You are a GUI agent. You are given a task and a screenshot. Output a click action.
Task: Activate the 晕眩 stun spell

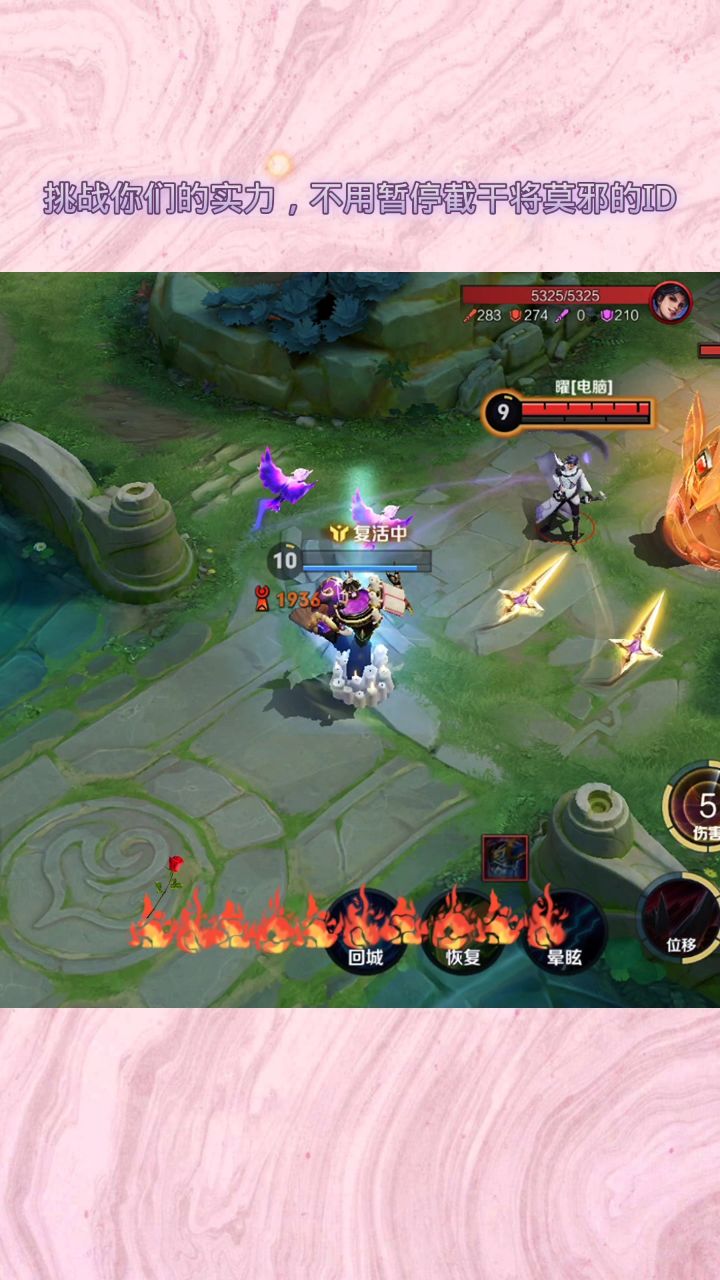(564, 932)
